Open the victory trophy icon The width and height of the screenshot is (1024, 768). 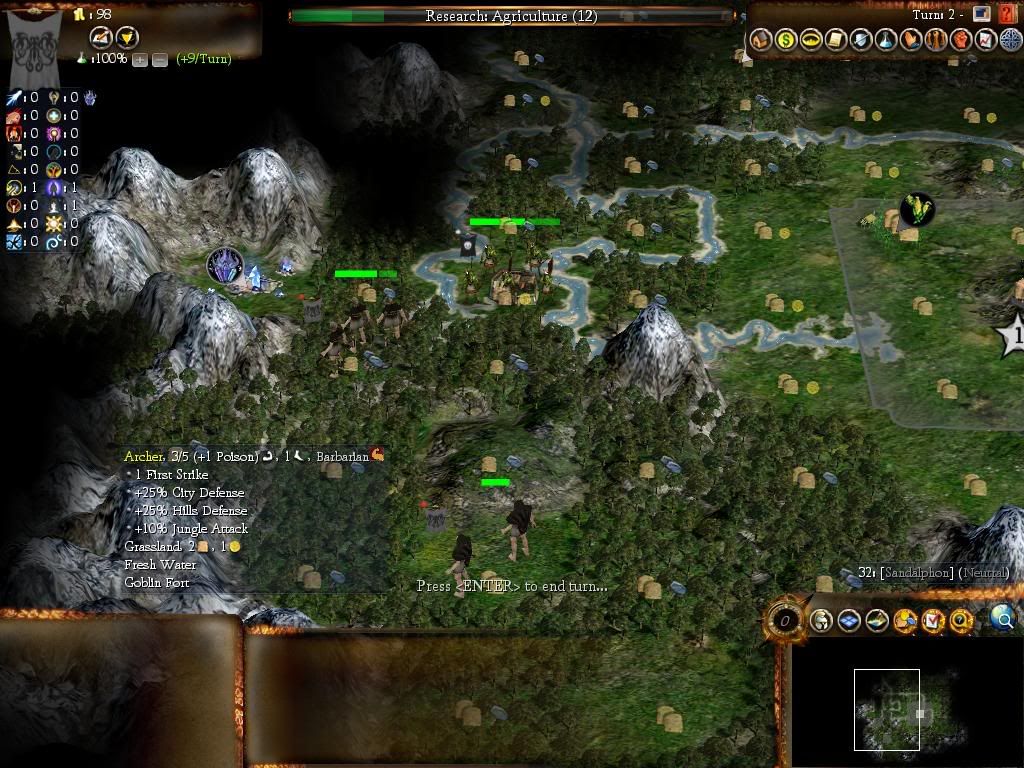[127, 38]
